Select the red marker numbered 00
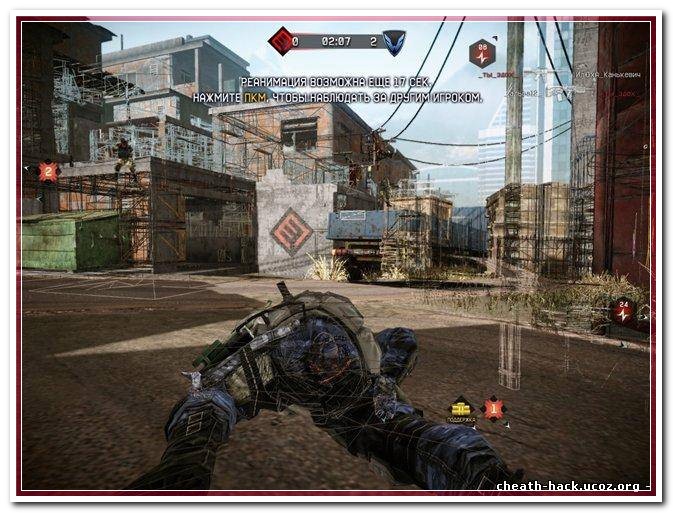The width and height of the screenshot is (673, 513). point(482,52)
